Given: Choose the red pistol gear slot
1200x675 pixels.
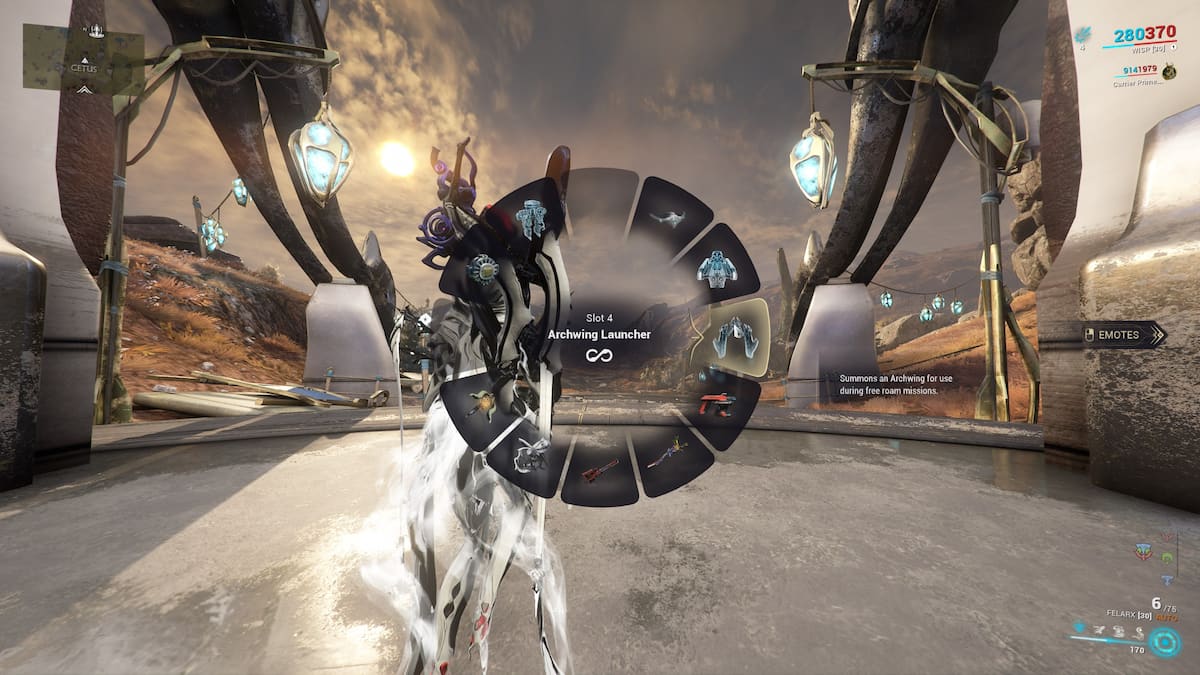Looking at the screenshot, I should [x=715, y=405].
